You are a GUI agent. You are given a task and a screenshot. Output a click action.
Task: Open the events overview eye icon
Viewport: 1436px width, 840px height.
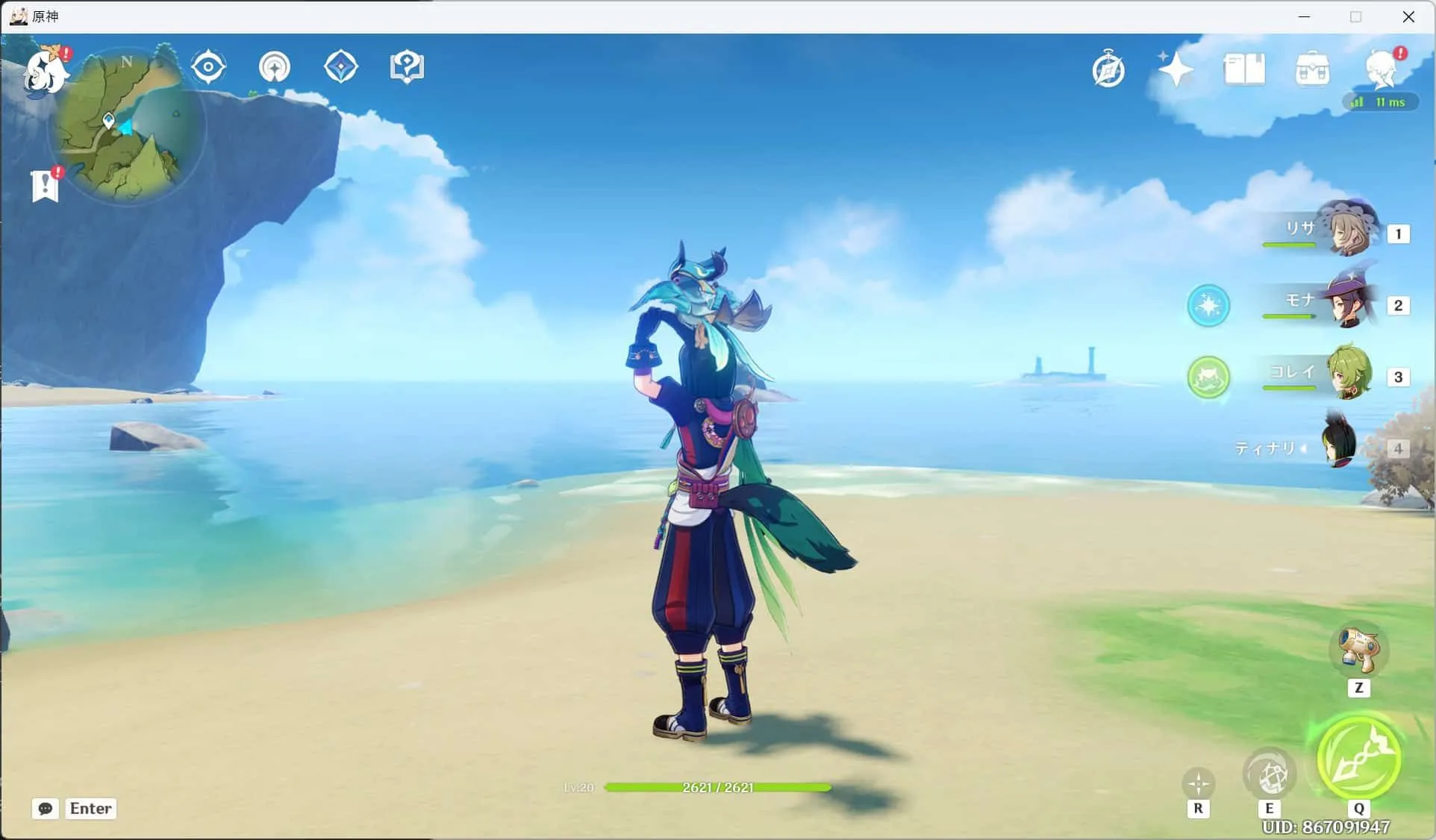click(x=208, y=66)
